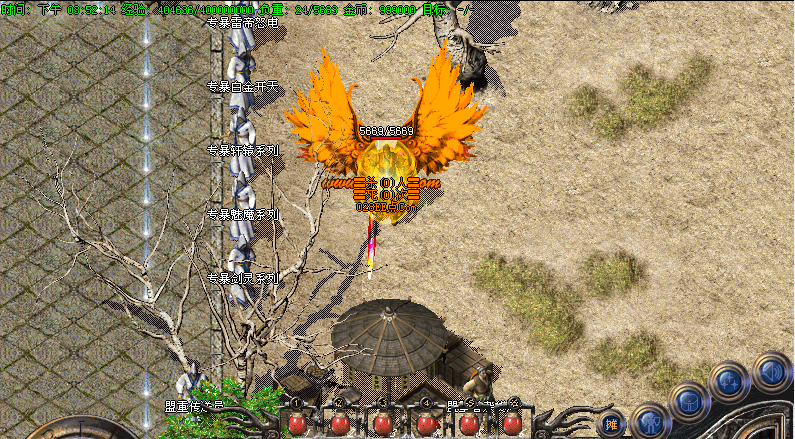Use the red potion in belt slot 4

(x=426, y=423)
